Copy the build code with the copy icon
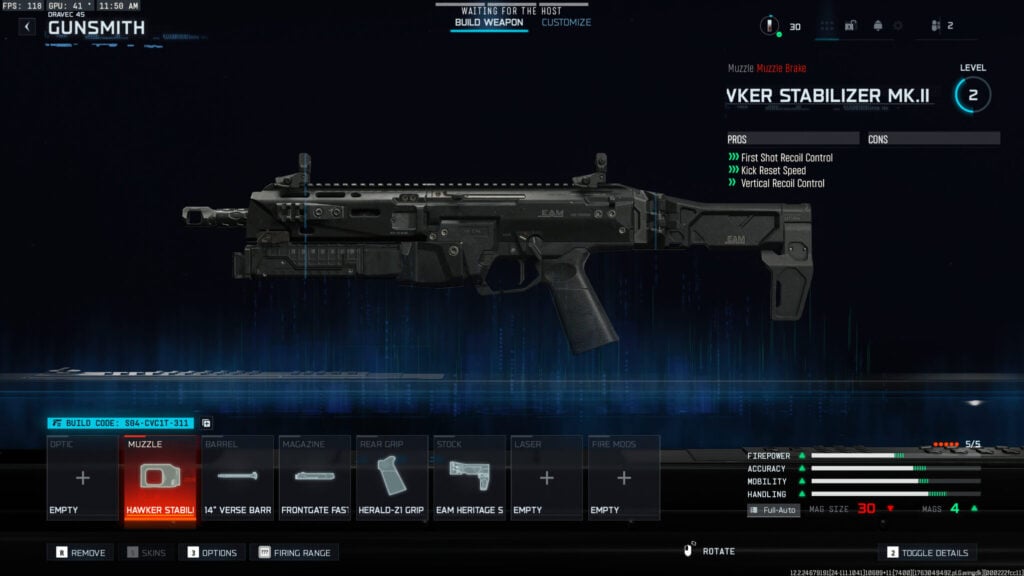Screen dimensions: 1024x576 [206, 424]
